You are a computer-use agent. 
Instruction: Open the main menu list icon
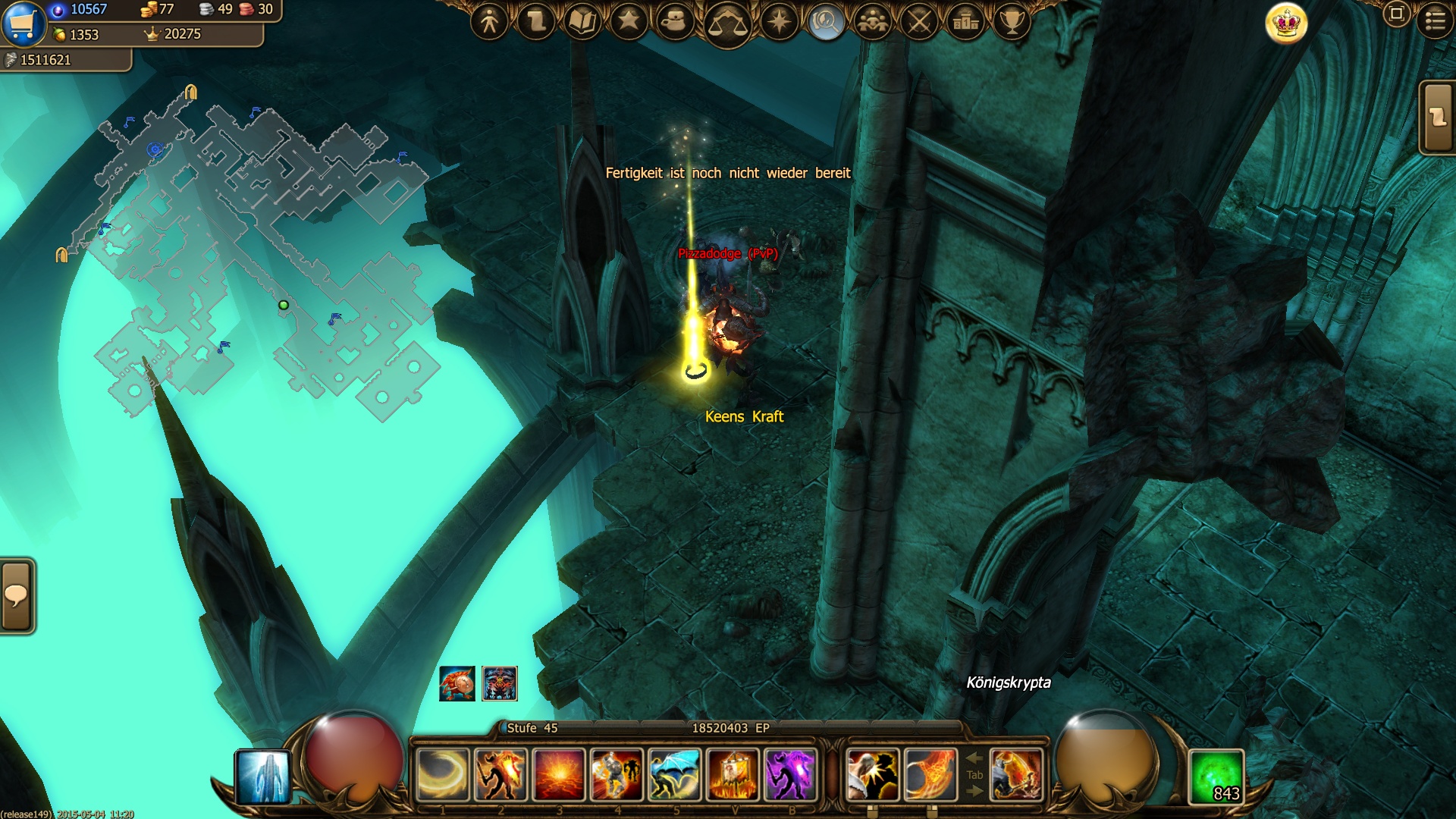point(1435,20)
